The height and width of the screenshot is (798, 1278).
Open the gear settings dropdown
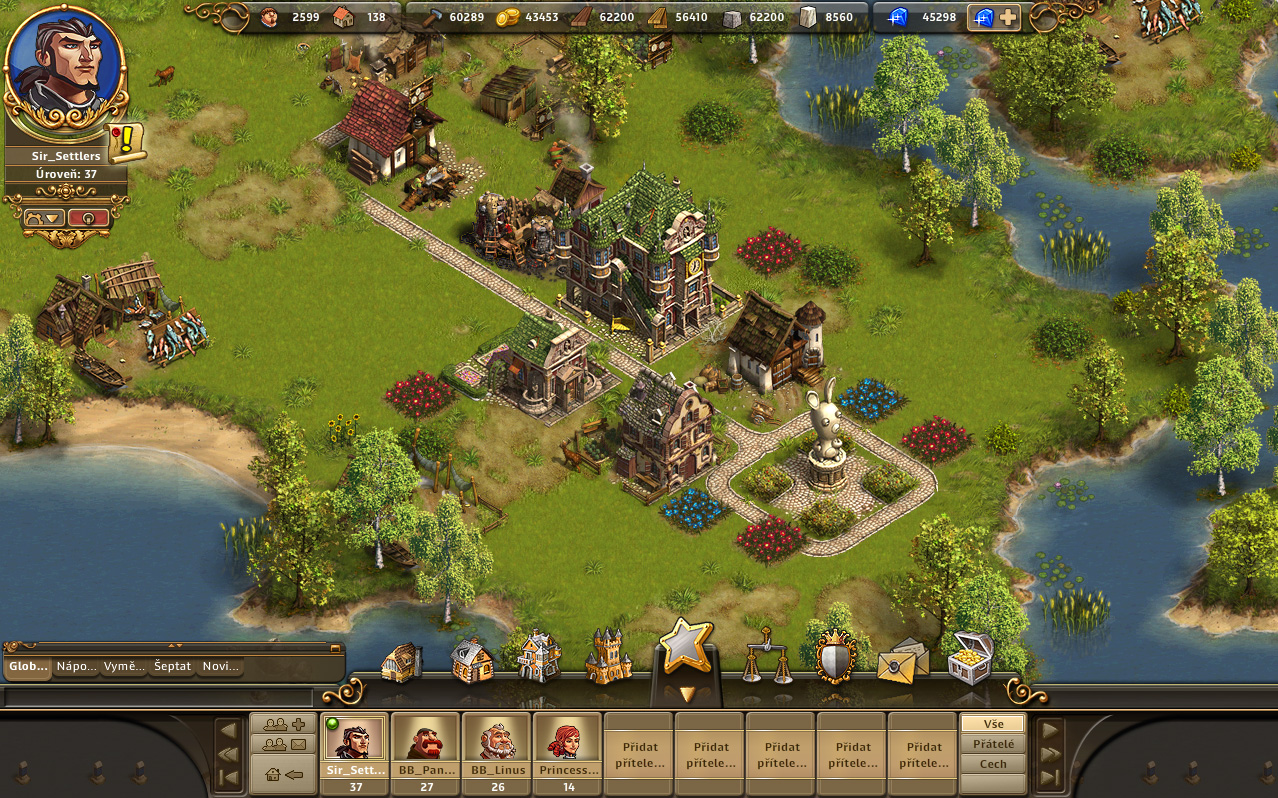[44, 217]
